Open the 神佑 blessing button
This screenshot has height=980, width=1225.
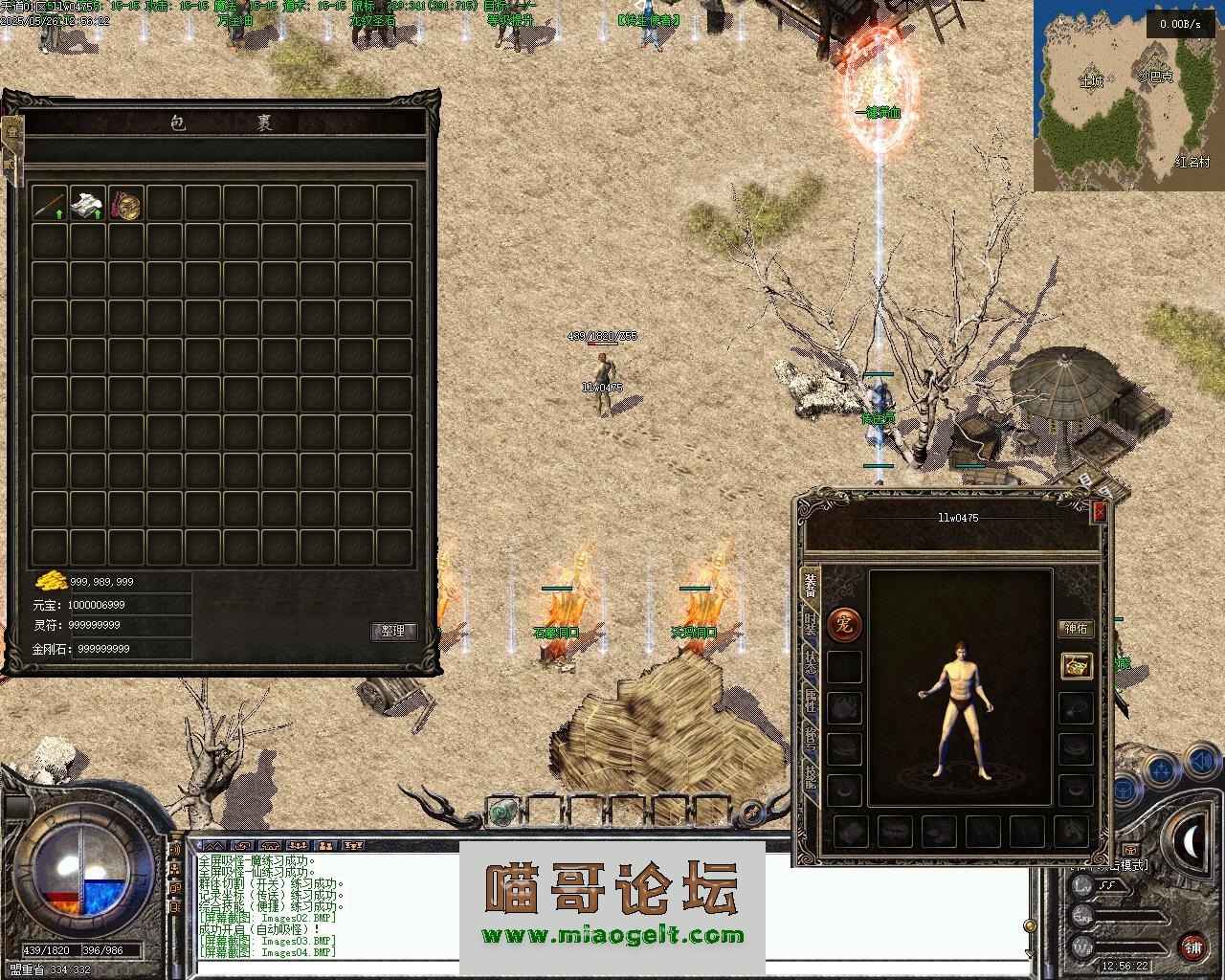click(x=1076, y=629)
